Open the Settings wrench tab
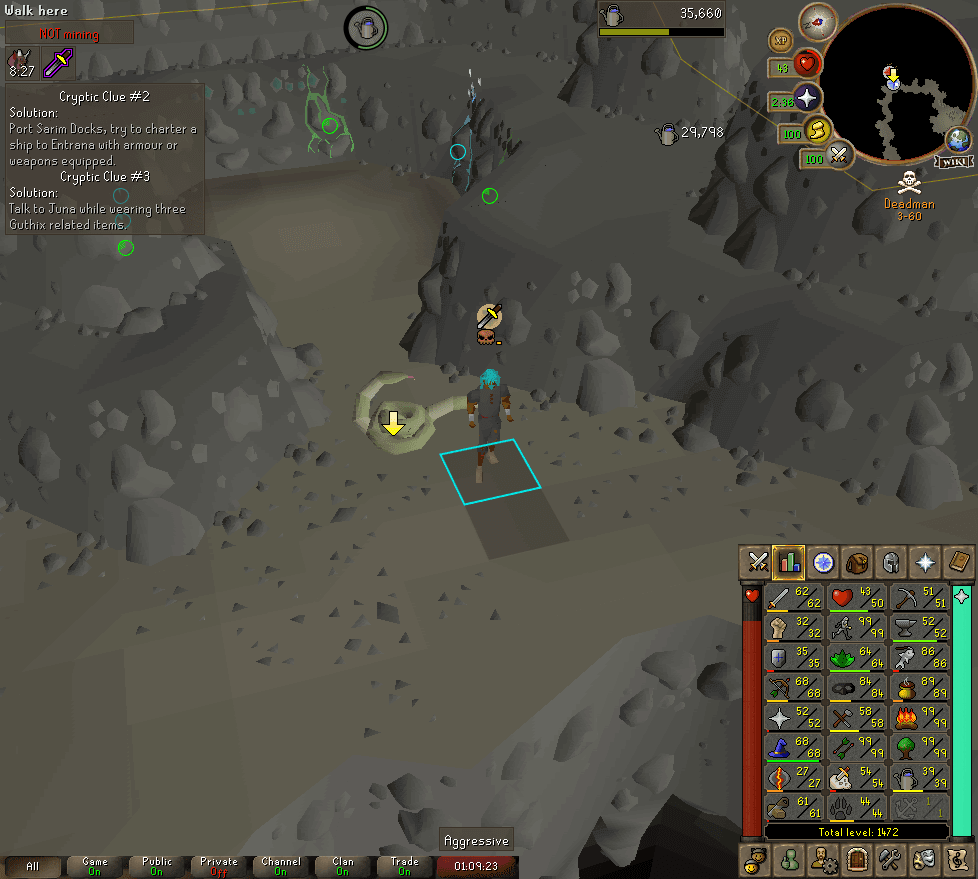978x879 pixels. [x=889, y=858]
